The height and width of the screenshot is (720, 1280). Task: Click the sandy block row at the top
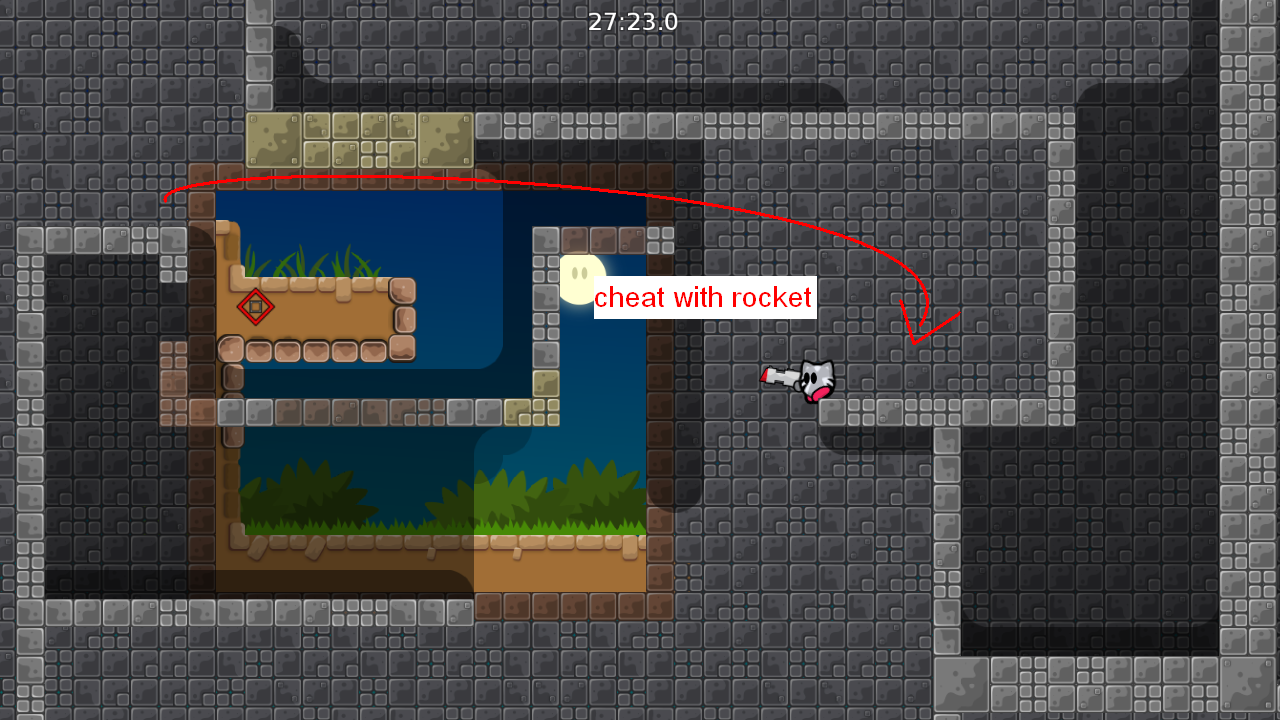pos(360,140)
